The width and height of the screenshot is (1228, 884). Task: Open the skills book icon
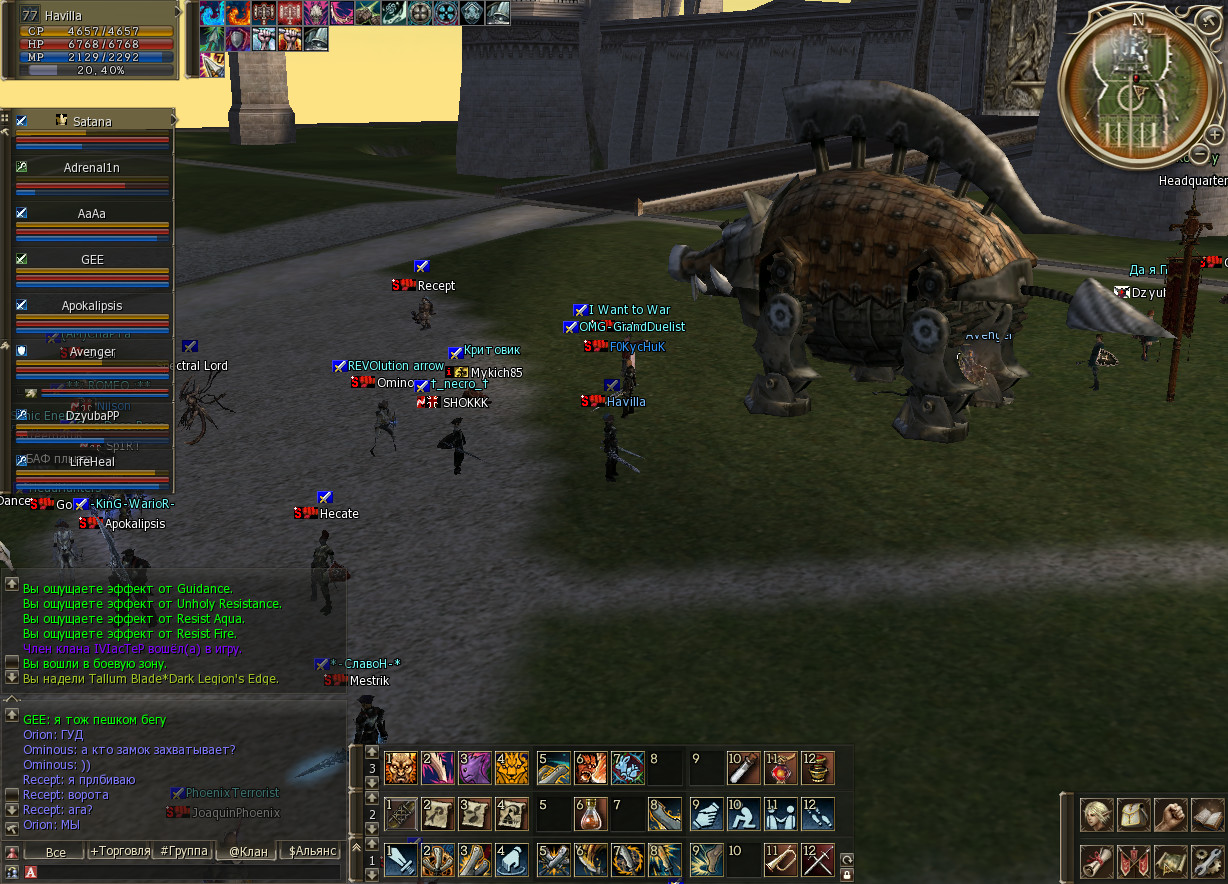pyautogui.click(x=1208, y=815)
